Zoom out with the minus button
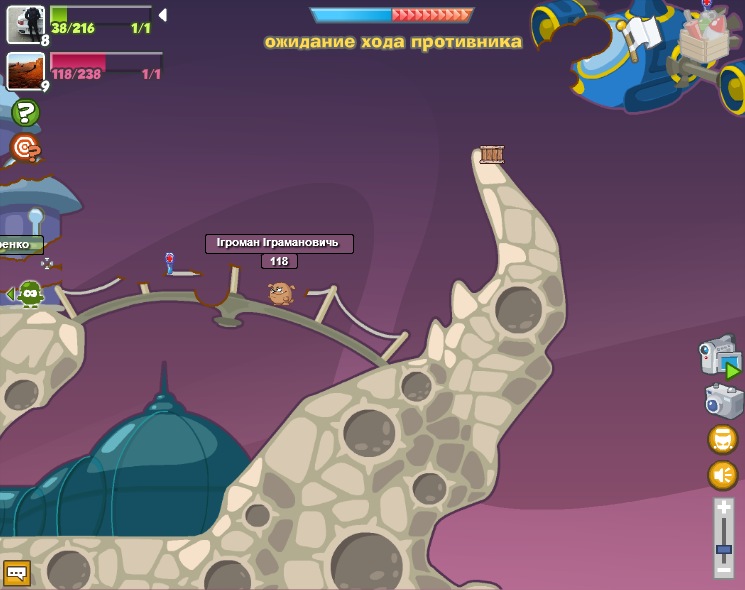 [x=723, y=569]
